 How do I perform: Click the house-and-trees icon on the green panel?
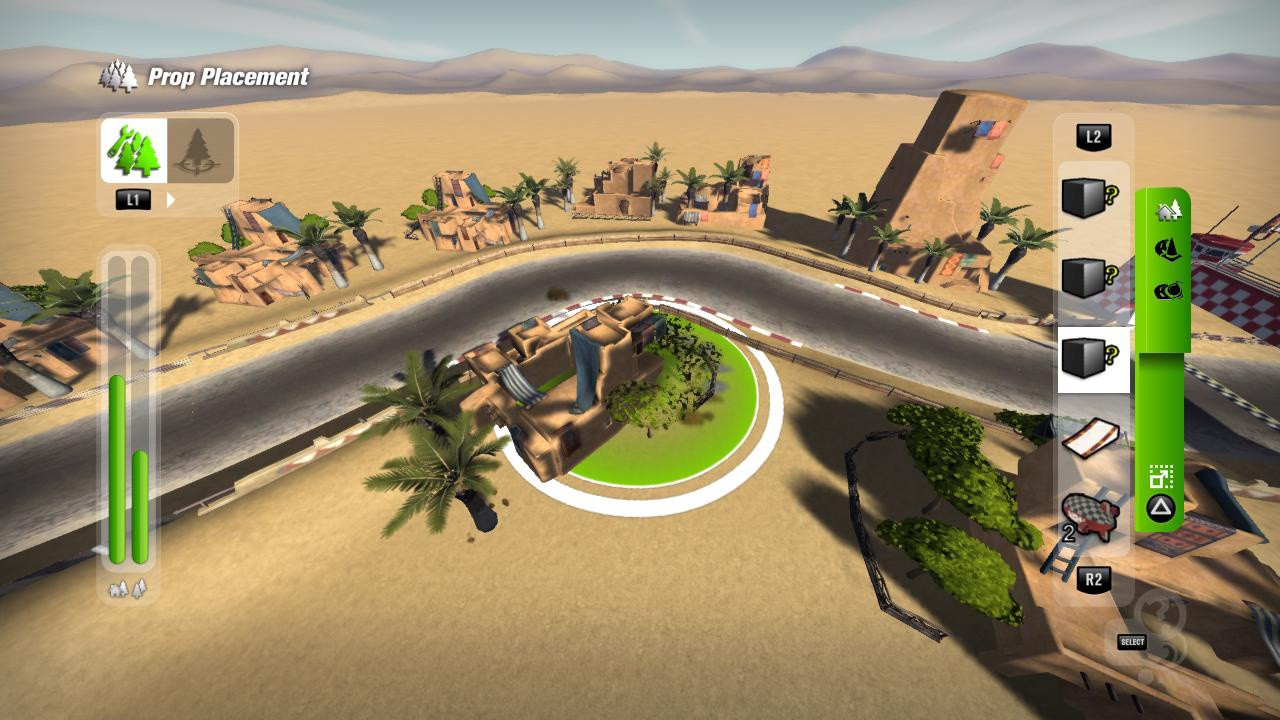click(1168, 212)
